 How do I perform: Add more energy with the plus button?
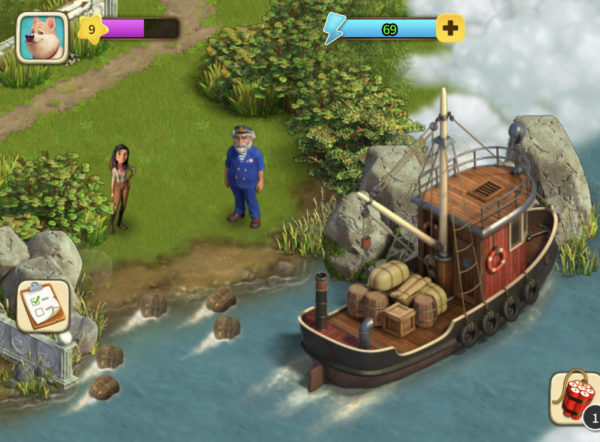tap(450, 28)
